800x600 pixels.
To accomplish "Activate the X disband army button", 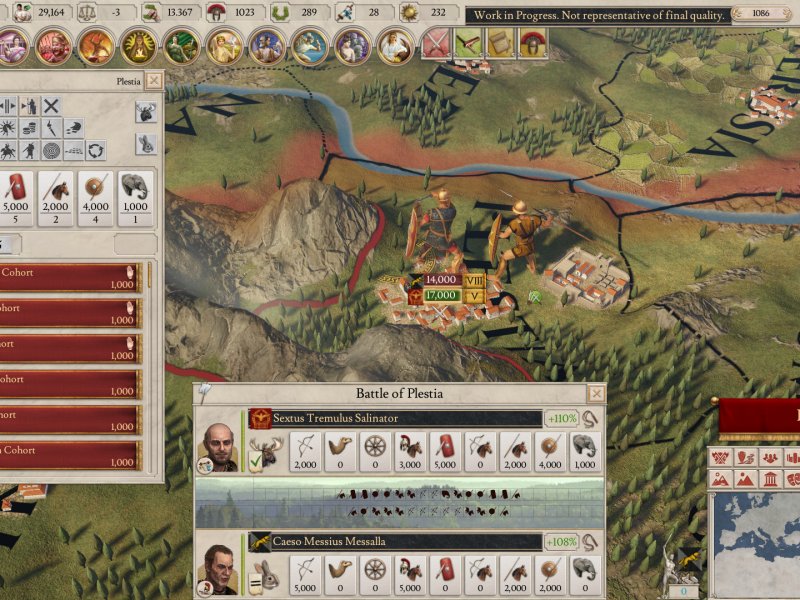I will [x=51, y=105].
